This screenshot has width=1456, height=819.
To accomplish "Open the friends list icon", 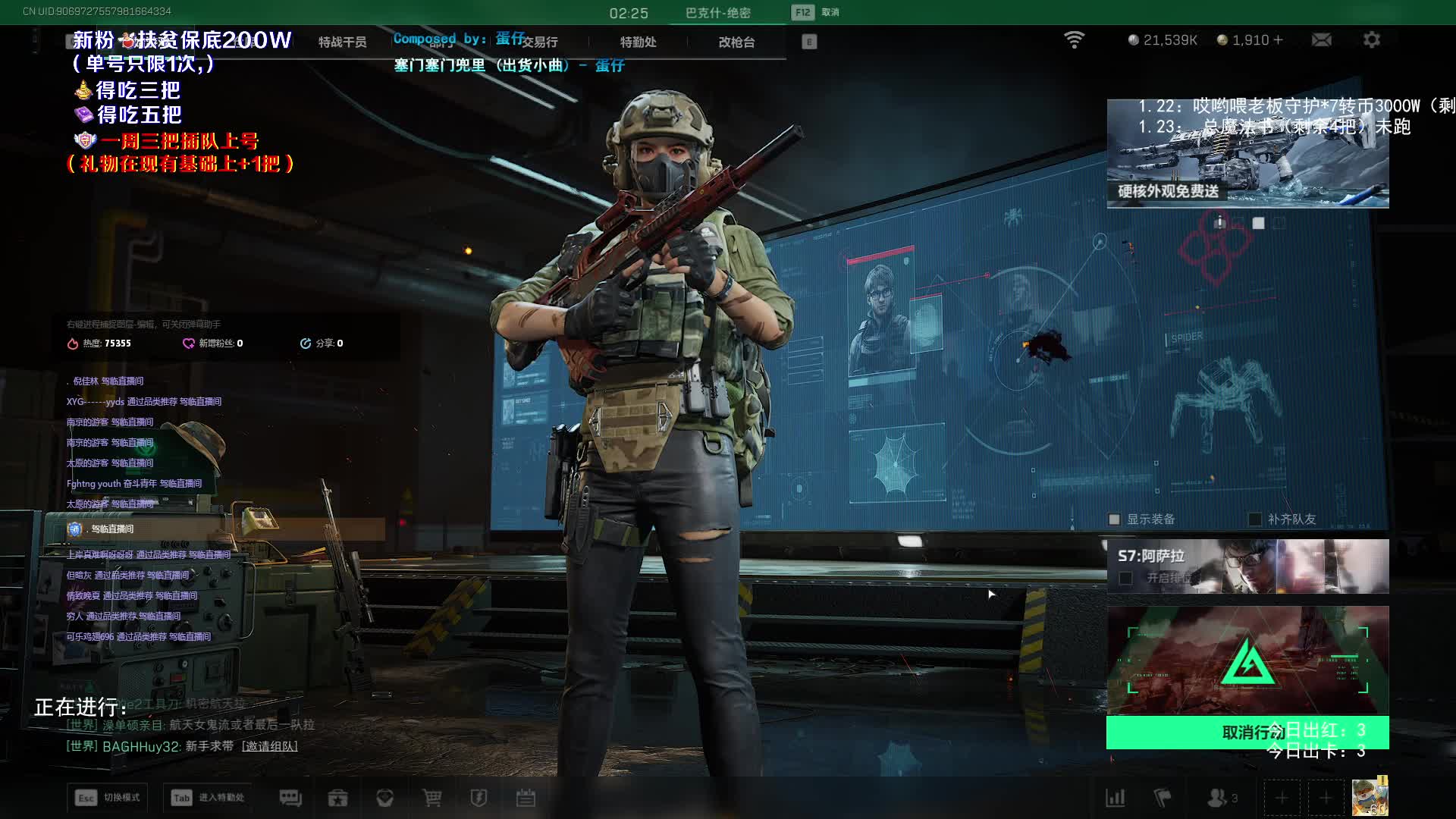I will pos(1218,798).
